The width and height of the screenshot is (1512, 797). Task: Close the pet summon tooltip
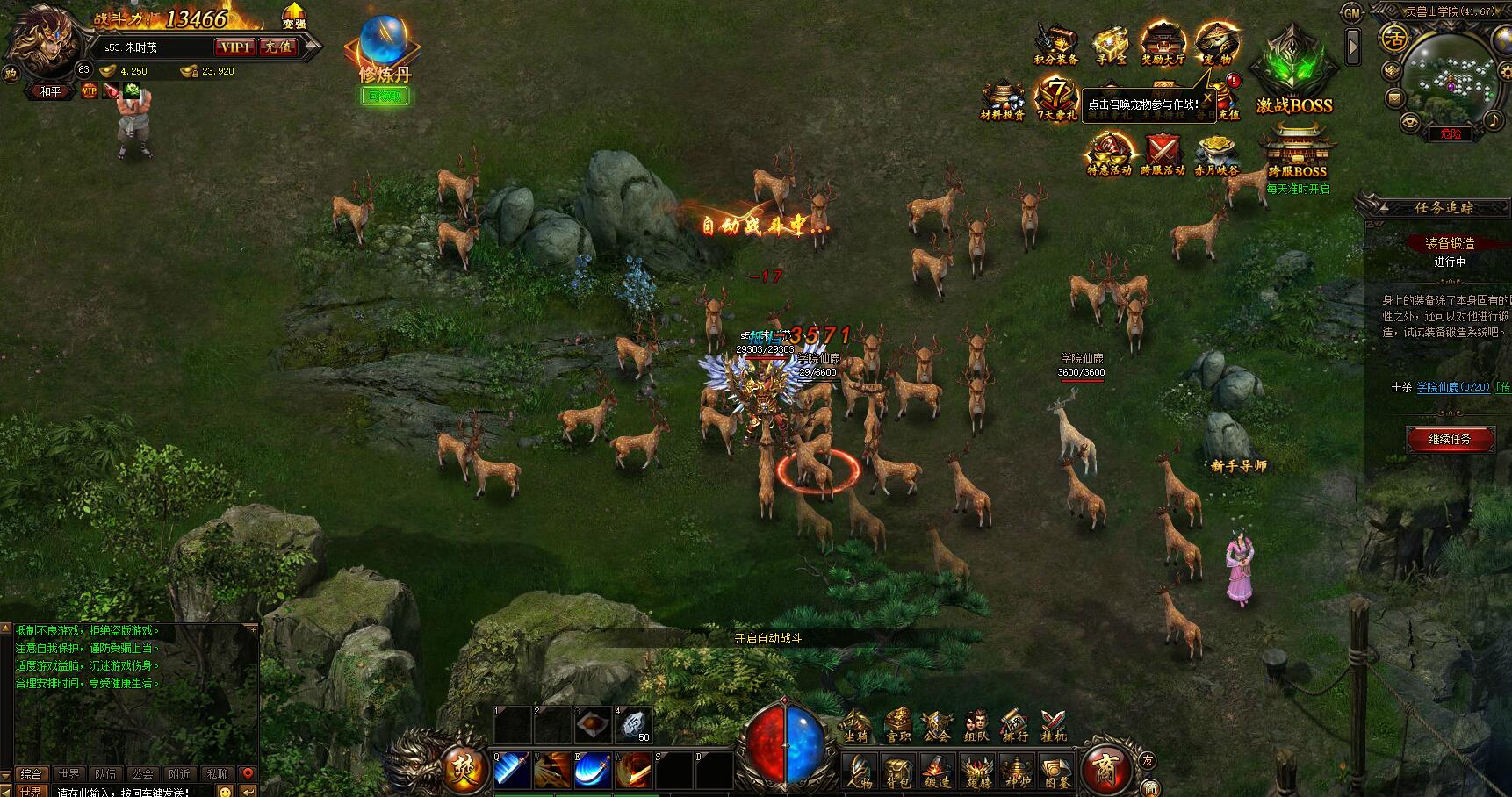(x=1207, y=99)
